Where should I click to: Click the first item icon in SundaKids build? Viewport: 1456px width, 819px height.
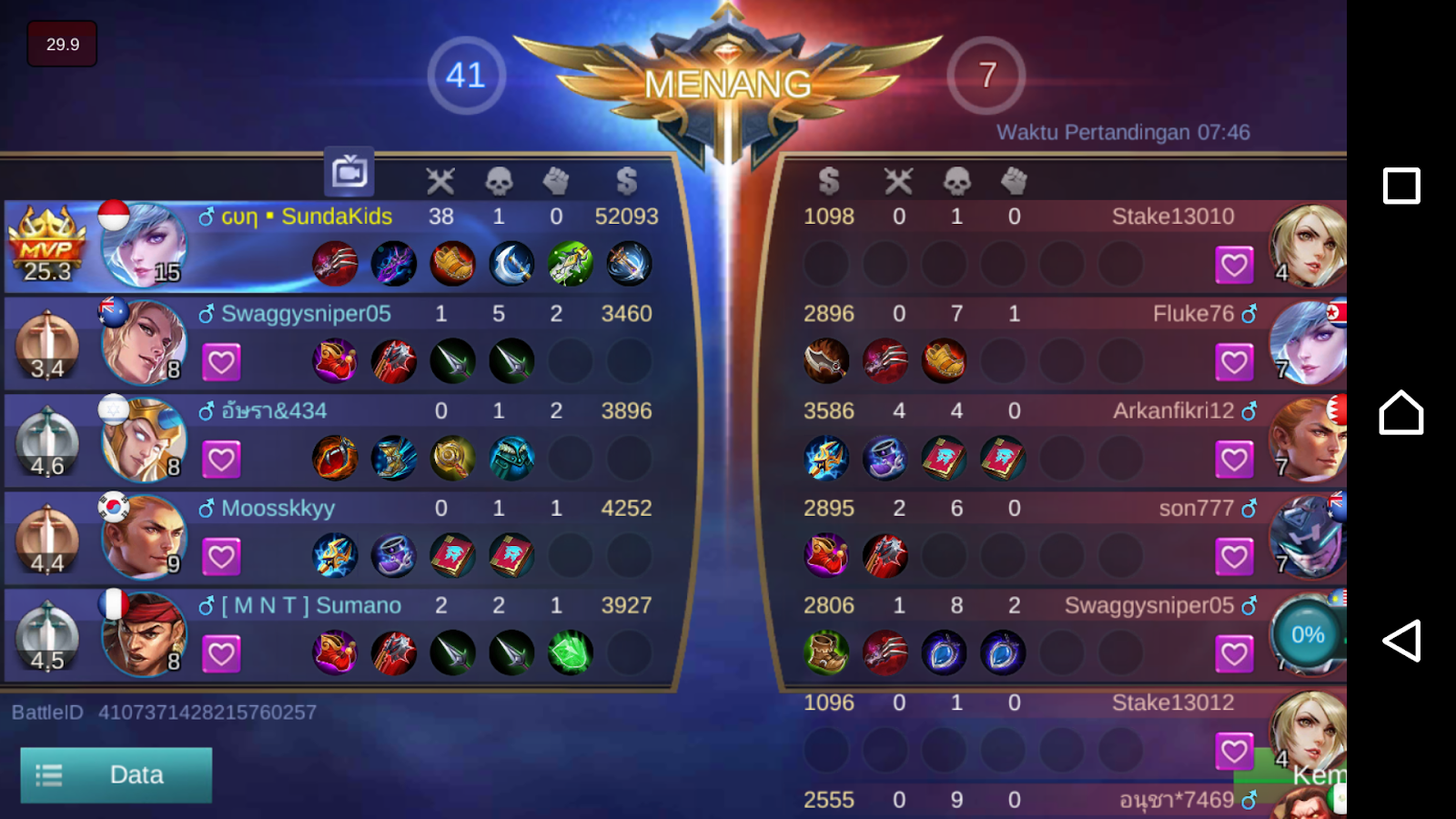click(x=334, y=263)
